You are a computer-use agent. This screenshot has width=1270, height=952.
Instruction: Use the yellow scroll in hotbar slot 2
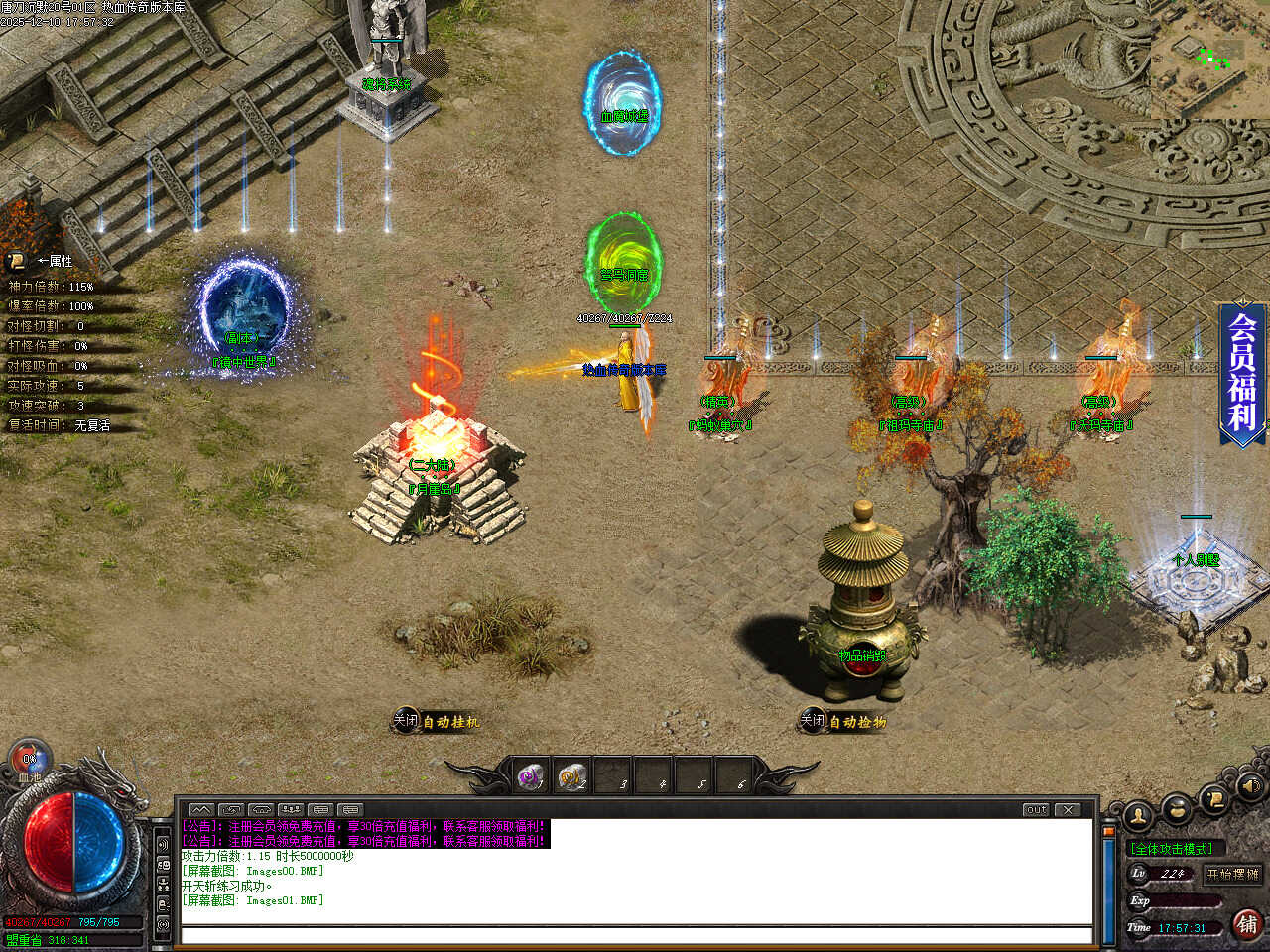[x=571, y=776]
